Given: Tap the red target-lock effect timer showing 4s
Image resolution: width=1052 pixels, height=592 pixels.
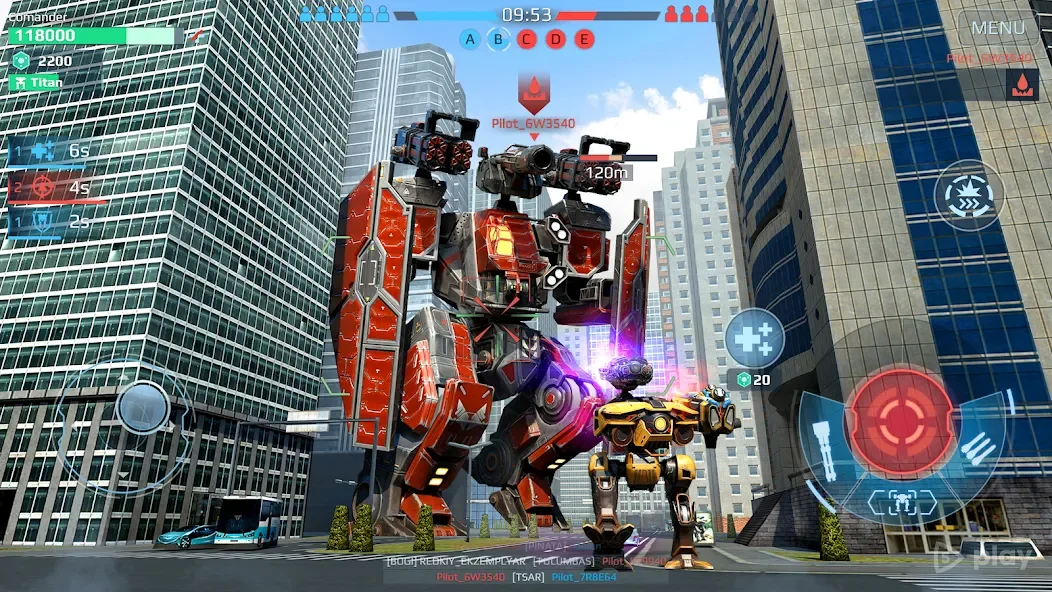Looking at the screenshot, I should click(x=52, y=187).
